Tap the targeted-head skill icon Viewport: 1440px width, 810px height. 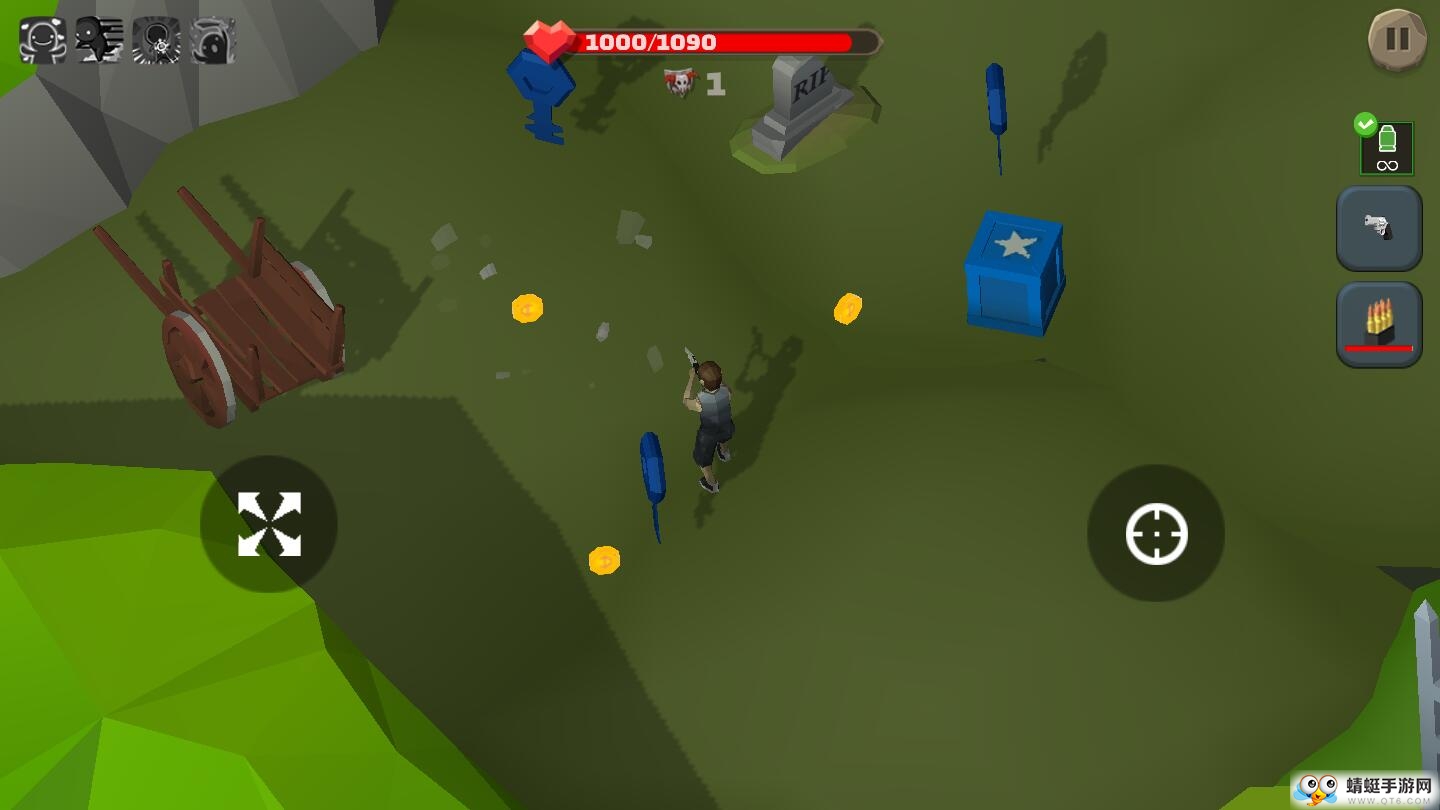157,42
